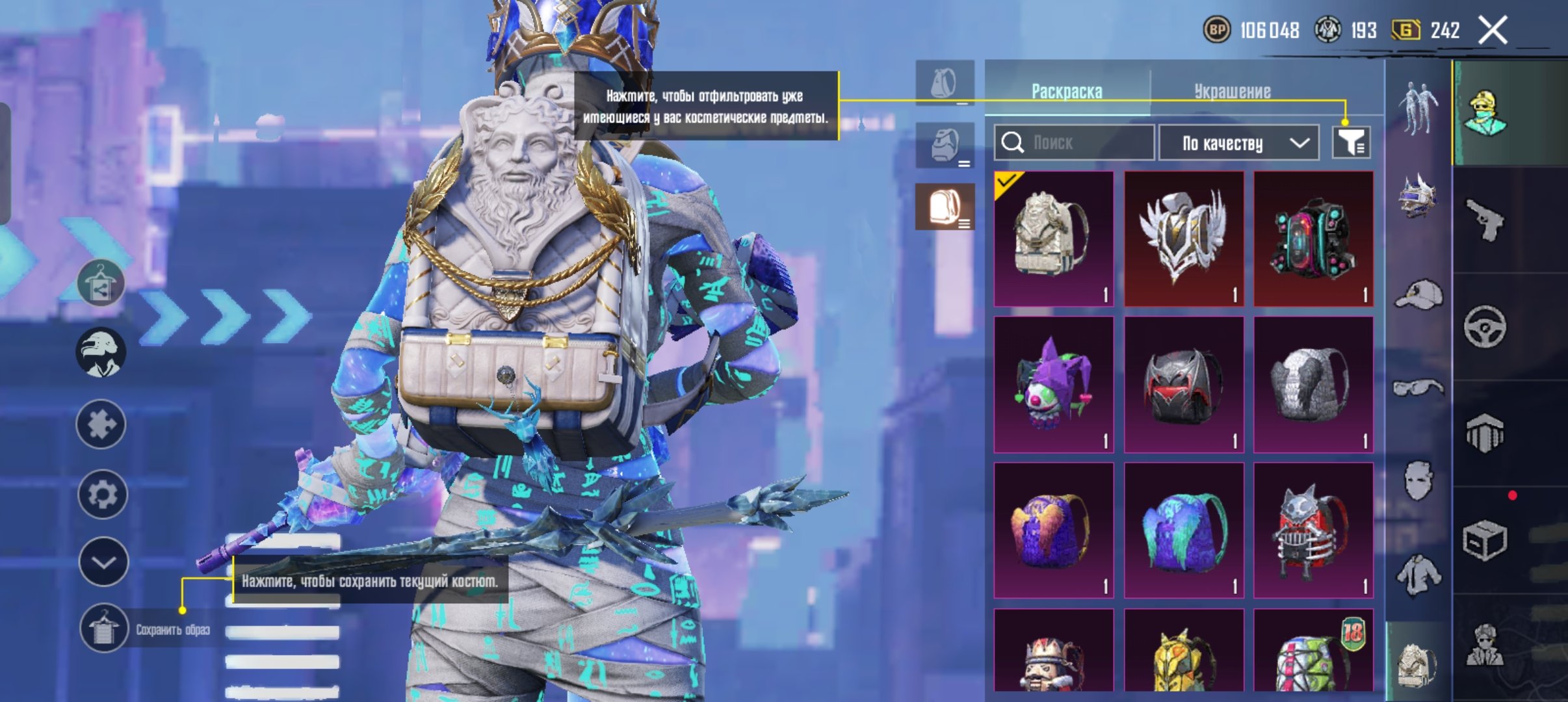This screenshot has width=1568, height=702.
Task: Open the По качеству sort dropdown
Action: (1239, 143)
